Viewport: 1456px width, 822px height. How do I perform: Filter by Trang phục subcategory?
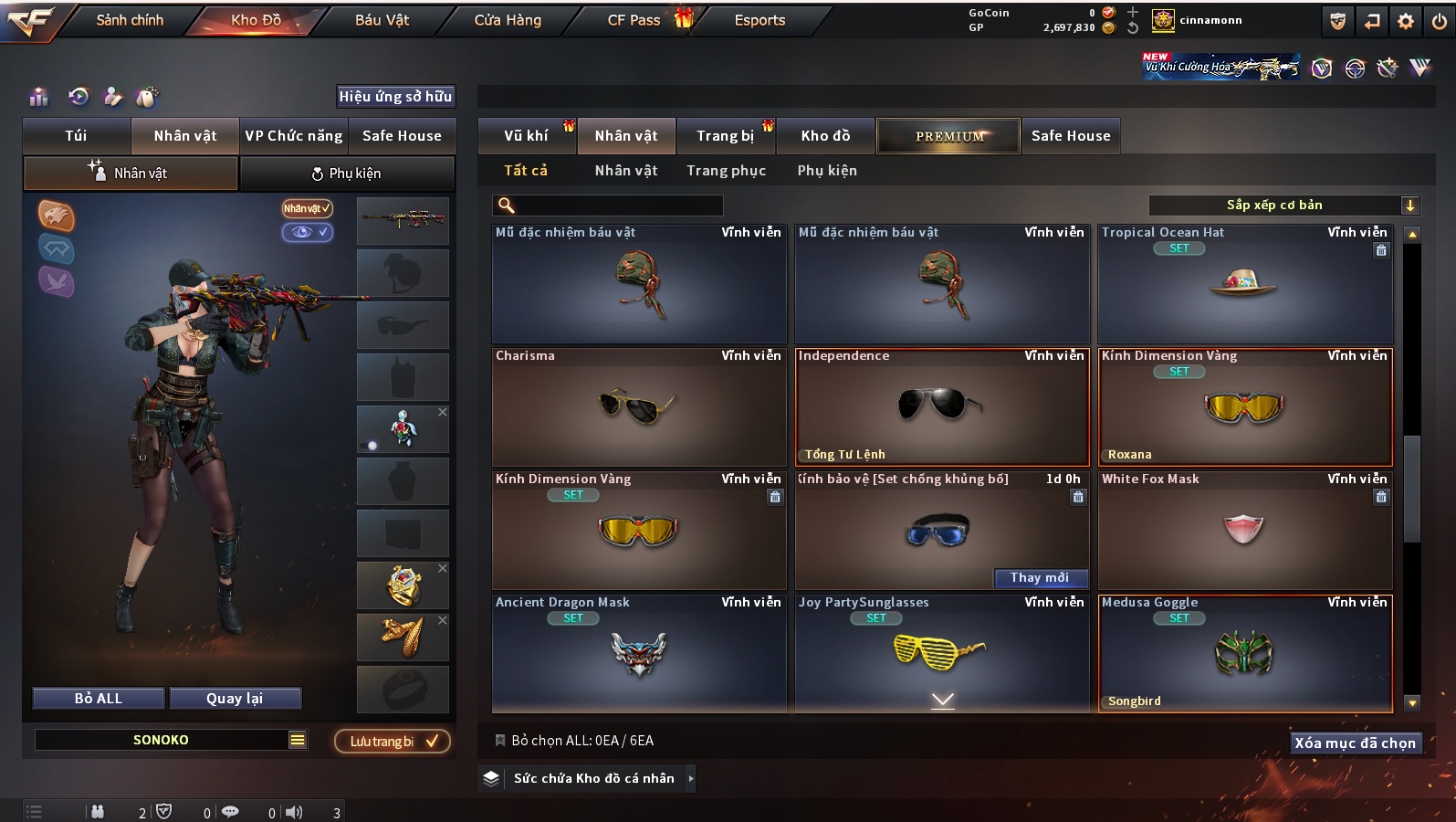point(726,171)
